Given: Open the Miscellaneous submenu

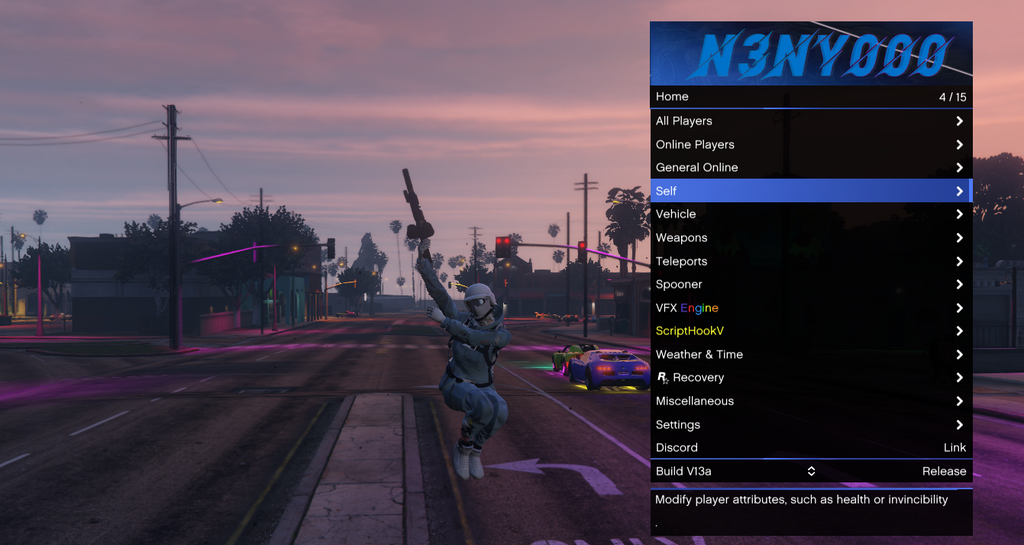Looking at the screenshot, I should [810, 401].
